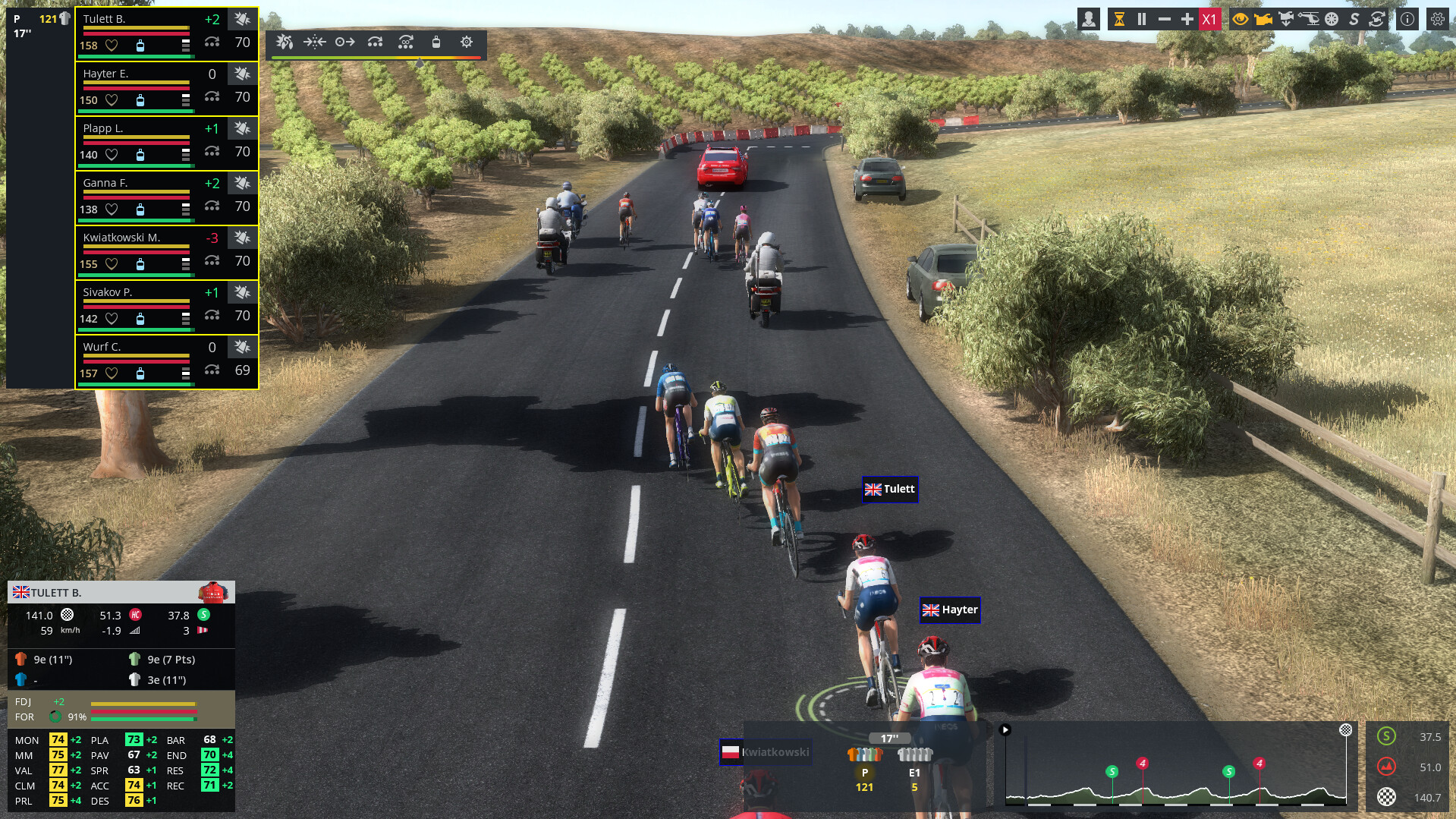Viewport: 1456px width, 819px height.
Task: Click the X1 speed selector
Action: [x=1209, y=19]
